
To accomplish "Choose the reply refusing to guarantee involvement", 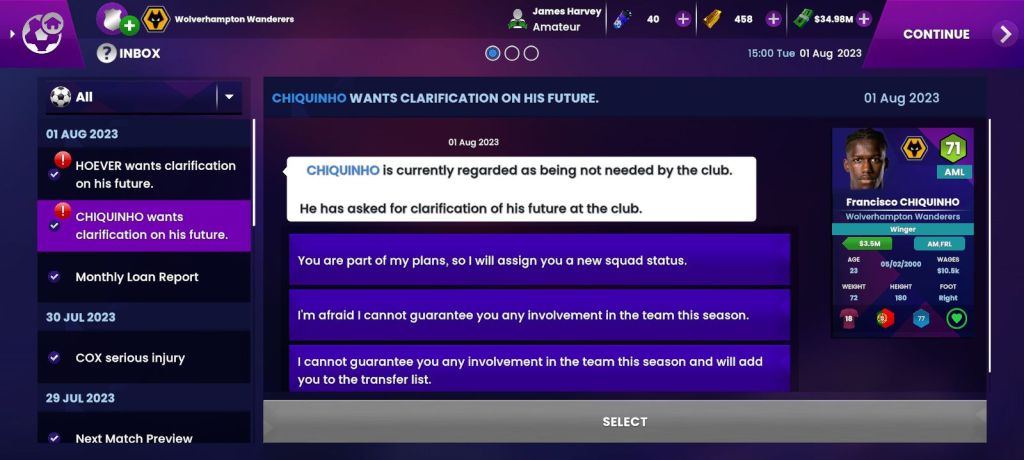I will click(539, 315).
